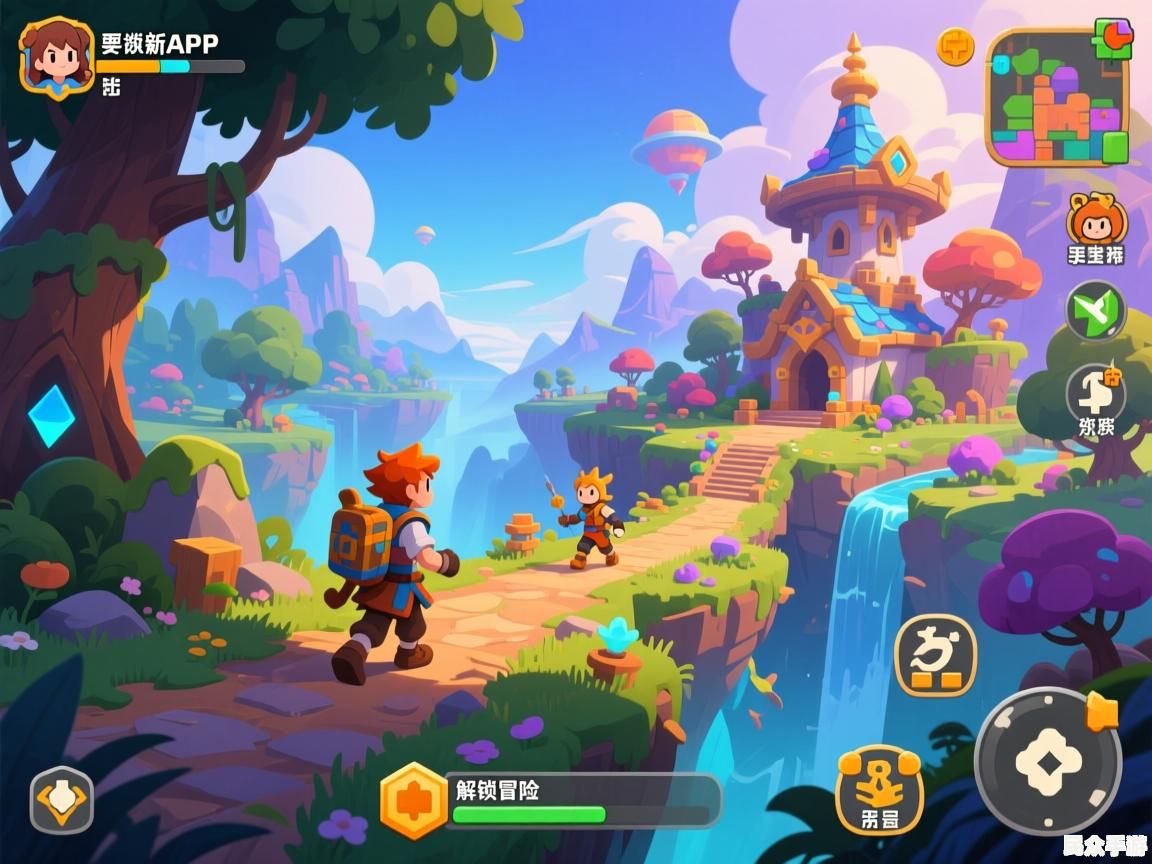Use the dark square skill button above joystick

point(934,655)
